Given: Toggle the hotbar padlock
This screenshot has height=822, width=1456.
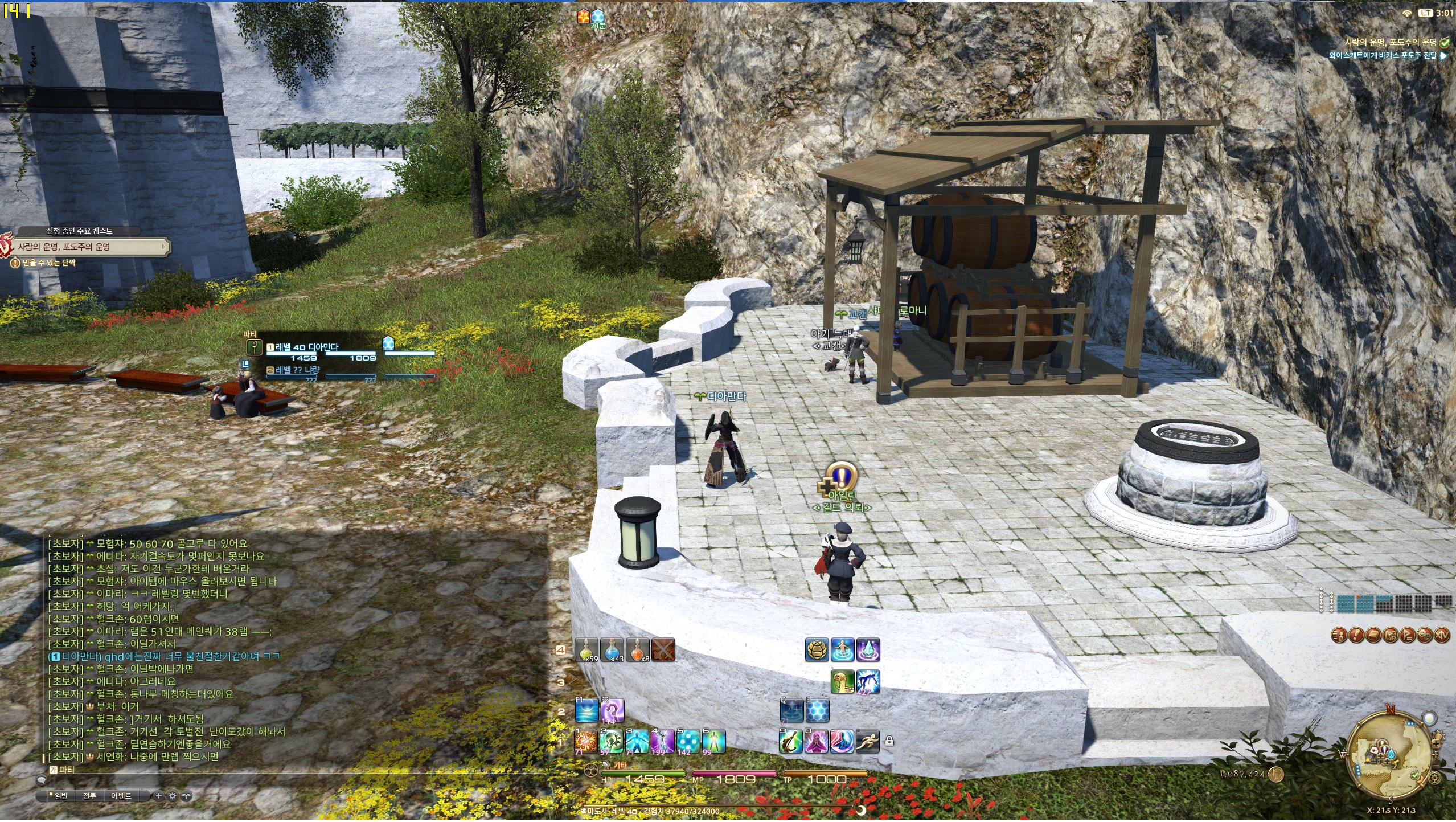Looking at the screenshot, I should click(889, 742).
